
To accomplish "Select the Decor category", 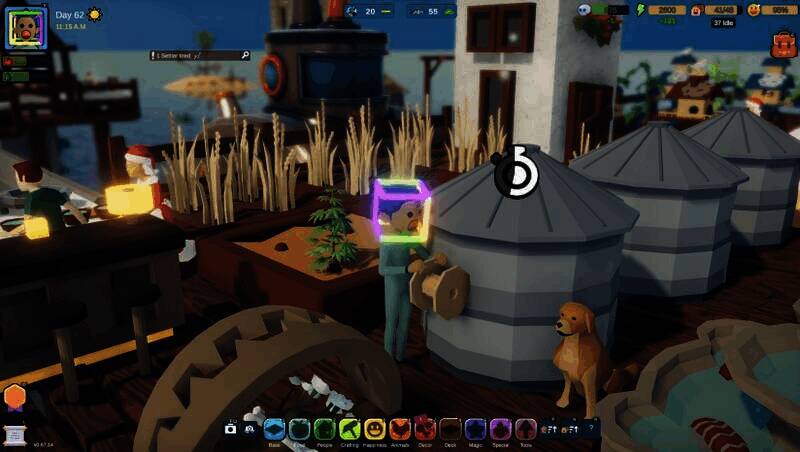I will (425, 428).
